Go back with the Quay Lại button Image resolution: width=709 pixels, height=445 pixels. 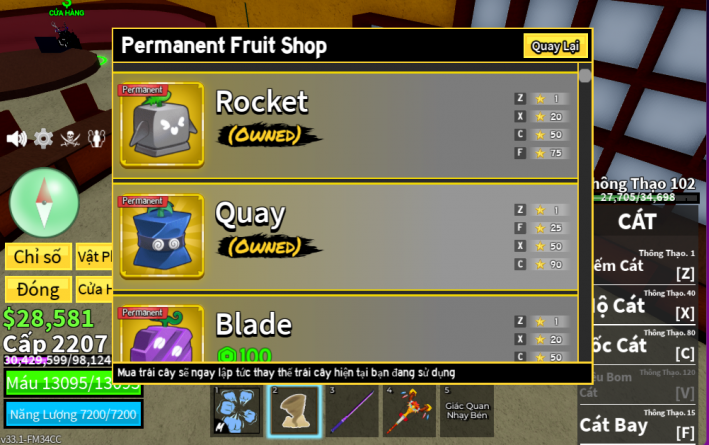tap(554, 46)
